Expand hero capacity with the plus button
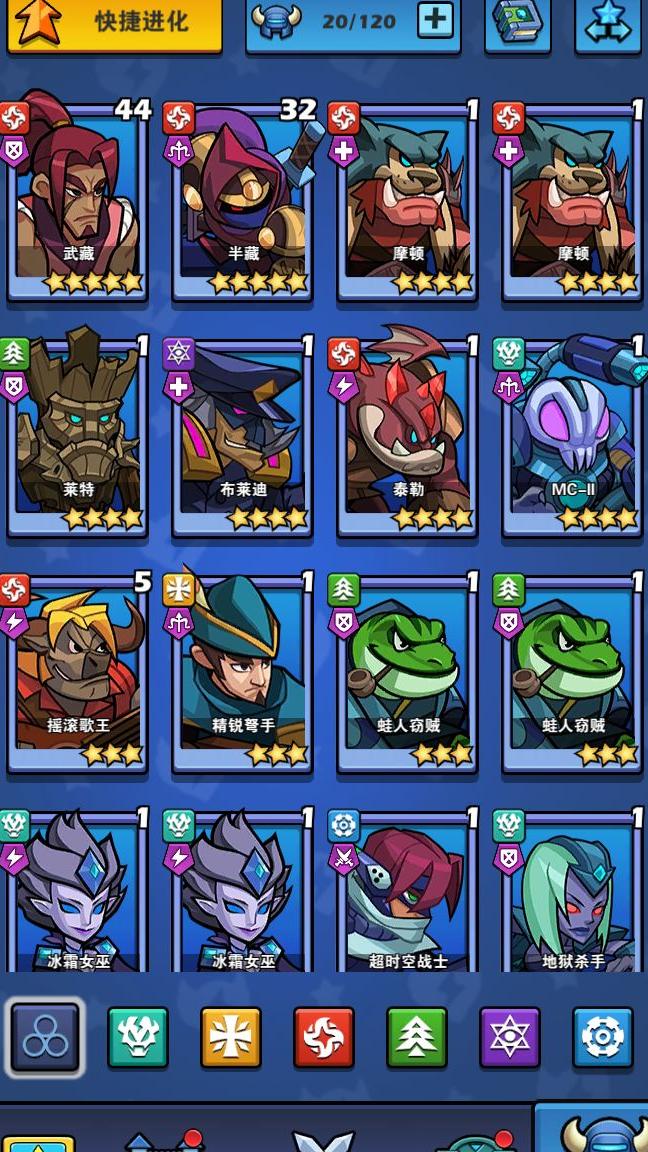Viewport: 648px width, 1152px height. point(435,21)
